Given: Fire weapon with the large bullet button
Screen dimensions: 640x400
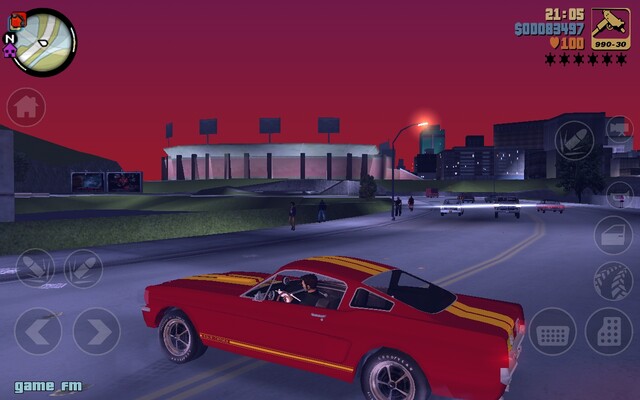Looking at the screenshot, I should point(574,139).
